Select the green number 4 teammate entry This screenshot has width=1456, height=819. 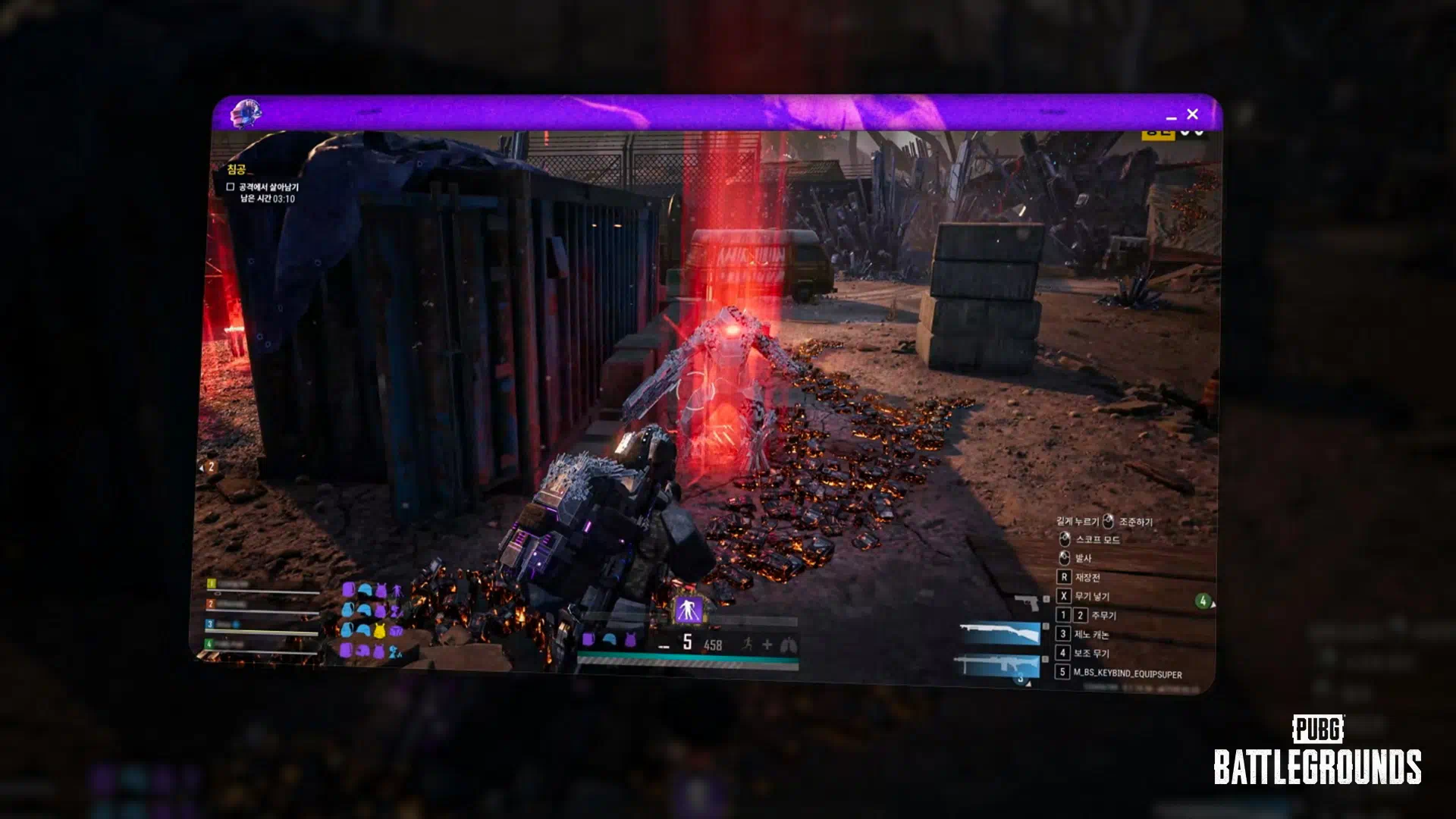coord(209,644)
